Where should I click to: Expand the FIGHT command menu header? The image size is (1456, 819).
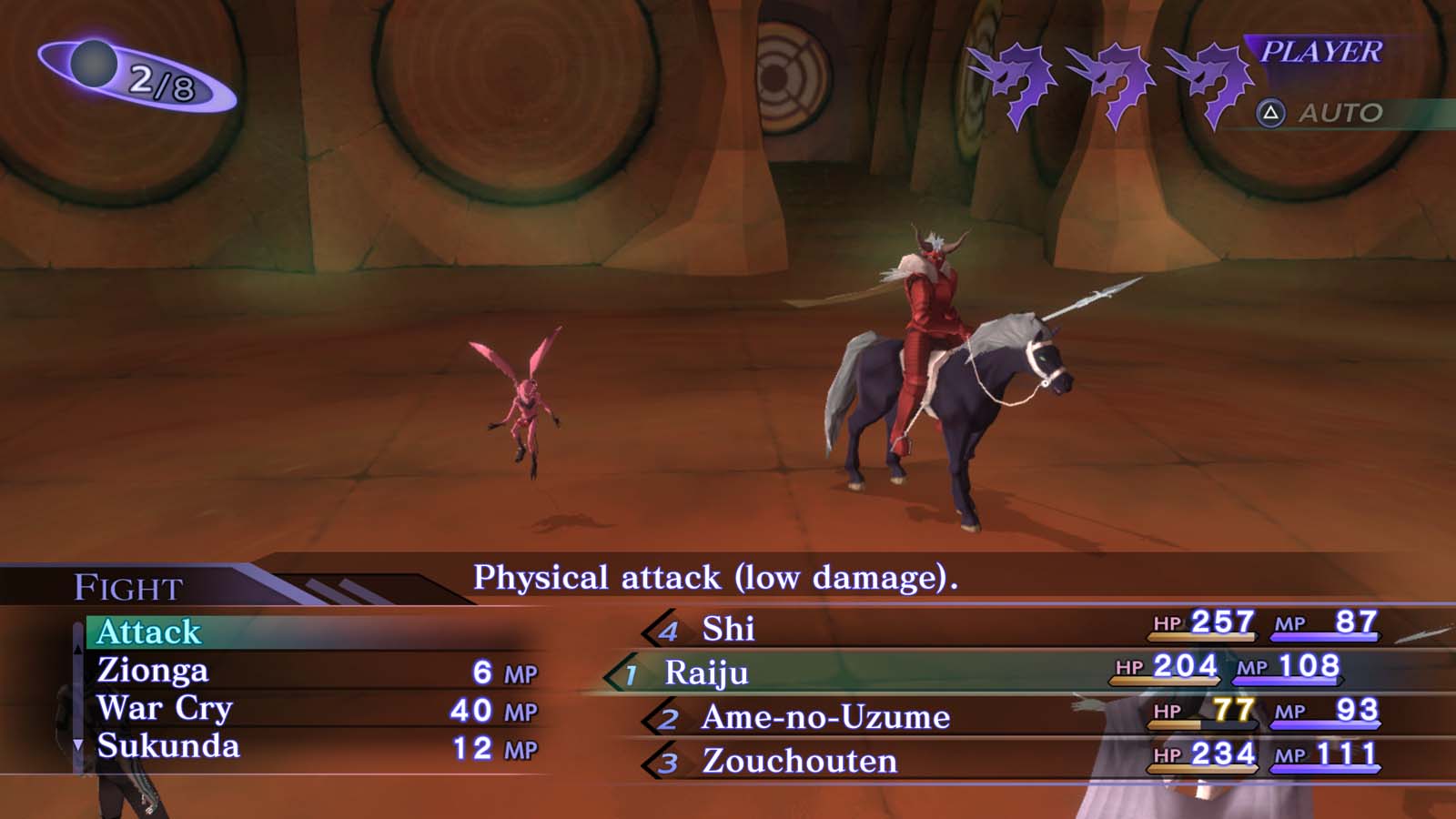tap(127, 589)
